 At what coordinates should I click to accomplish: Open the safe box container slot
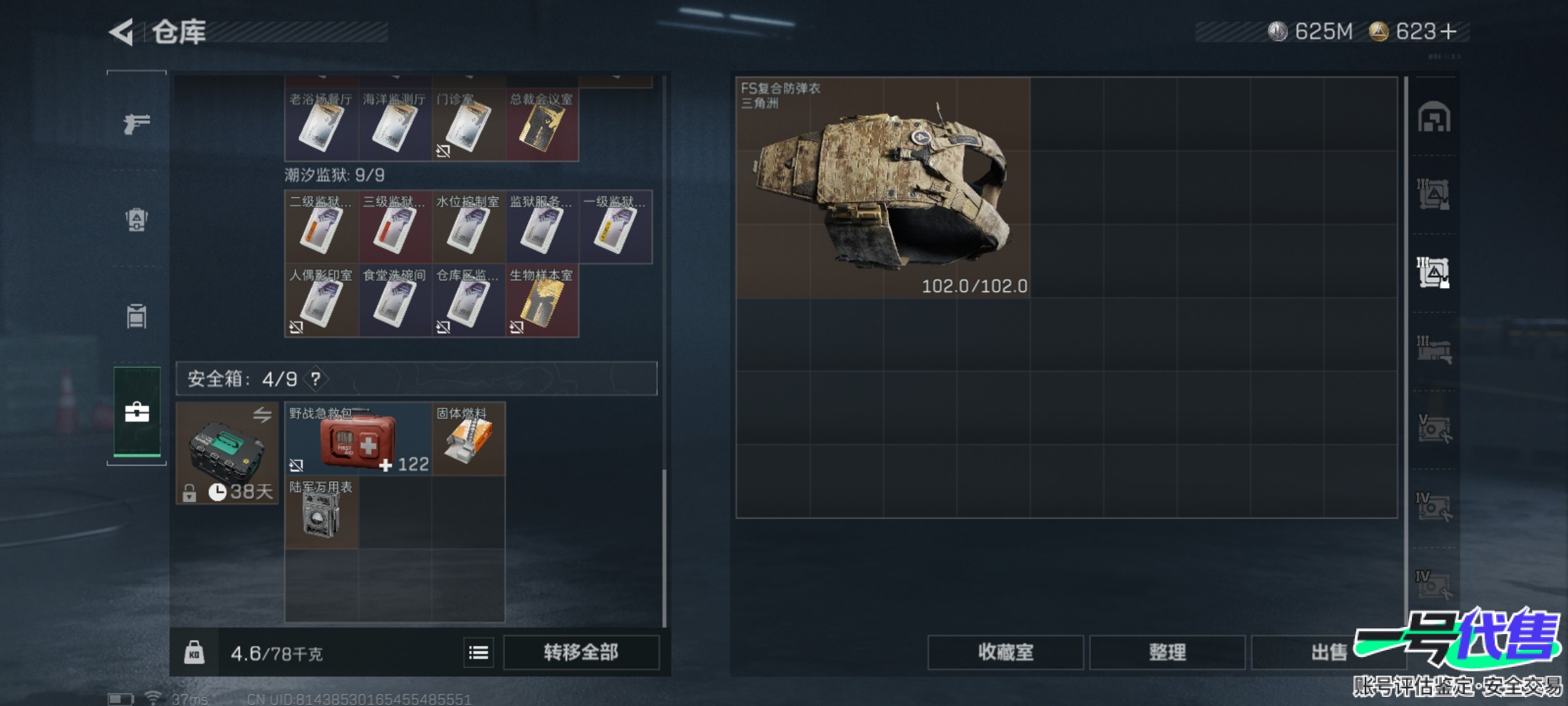[x=227, y=453]
